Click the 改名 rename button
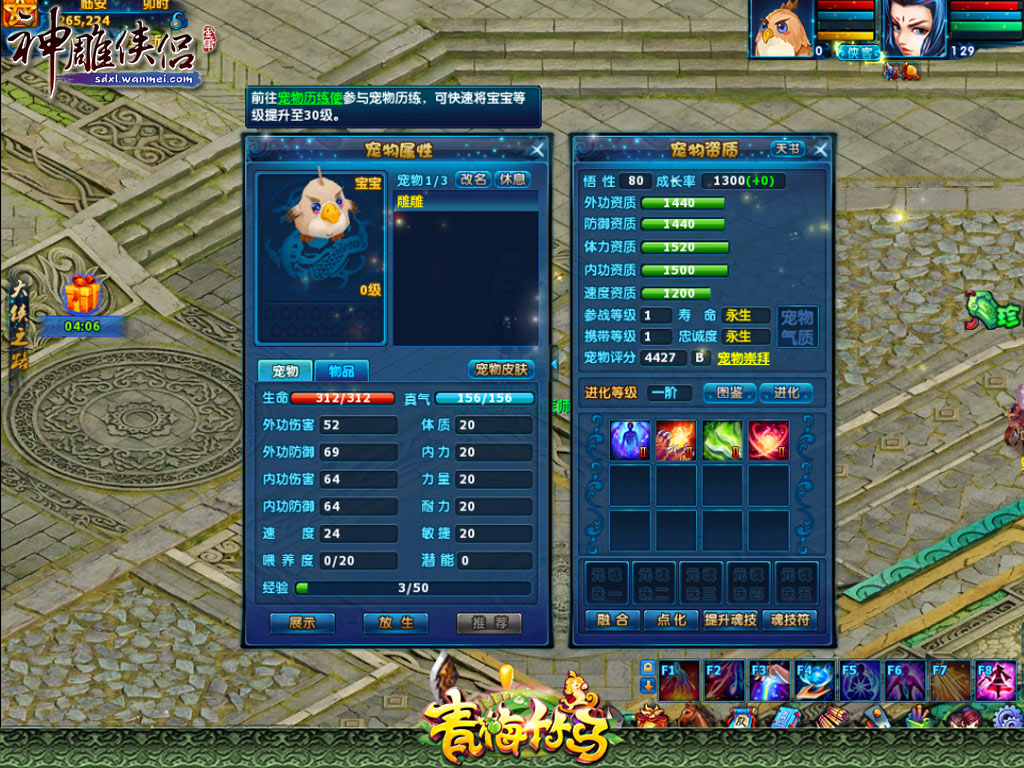 tap(473, 179)
